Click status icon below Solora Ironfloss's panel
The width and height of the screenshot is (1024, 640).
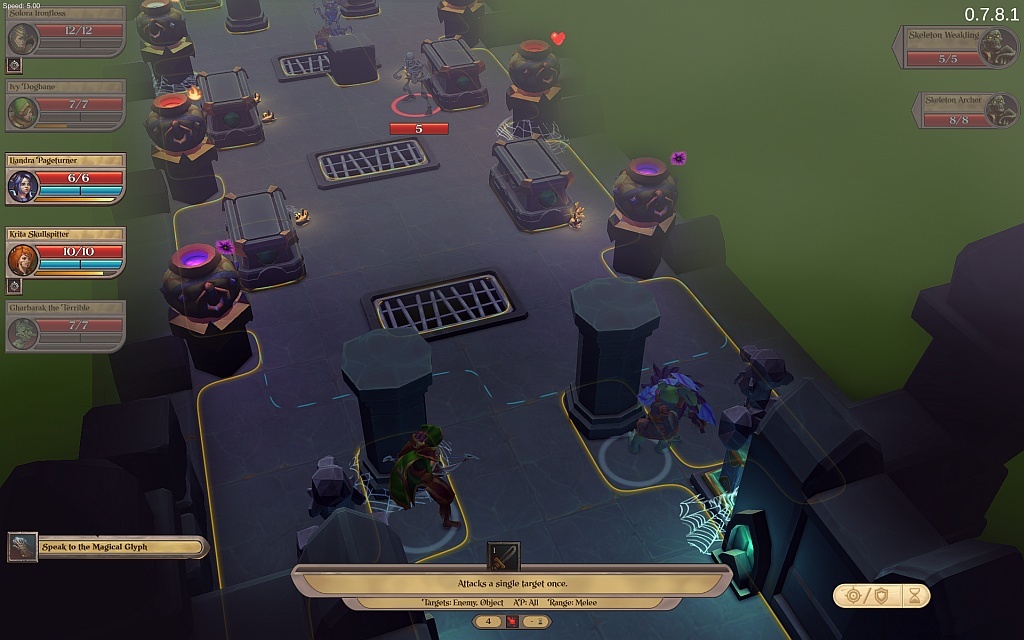click(15, 65)
